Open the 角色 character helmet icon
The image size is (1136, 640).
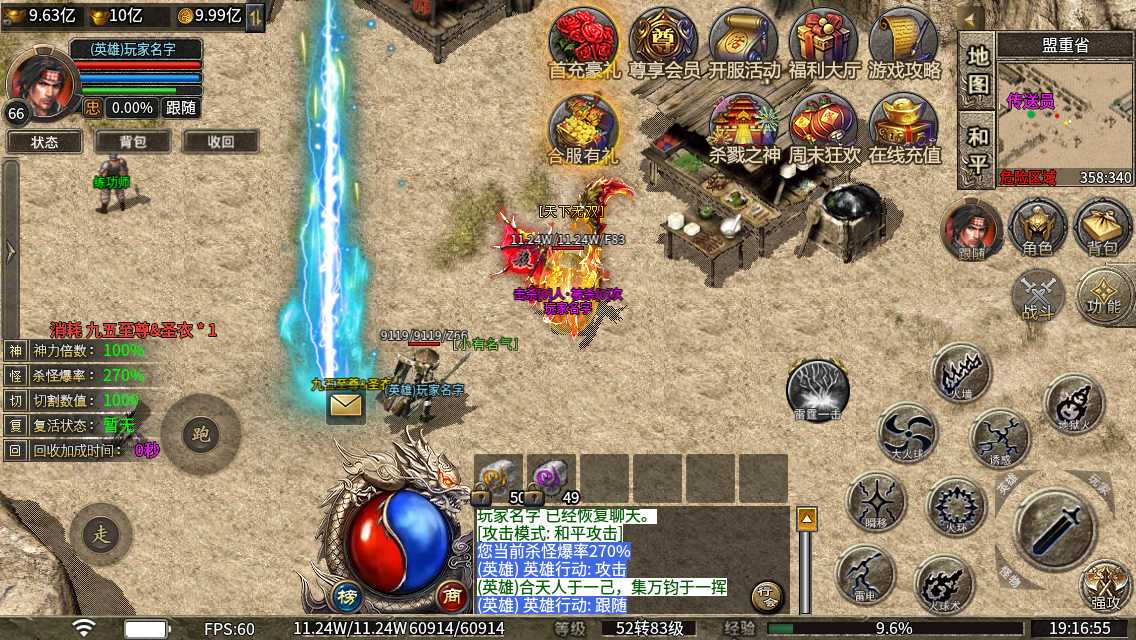click(x=1037, y=226)
